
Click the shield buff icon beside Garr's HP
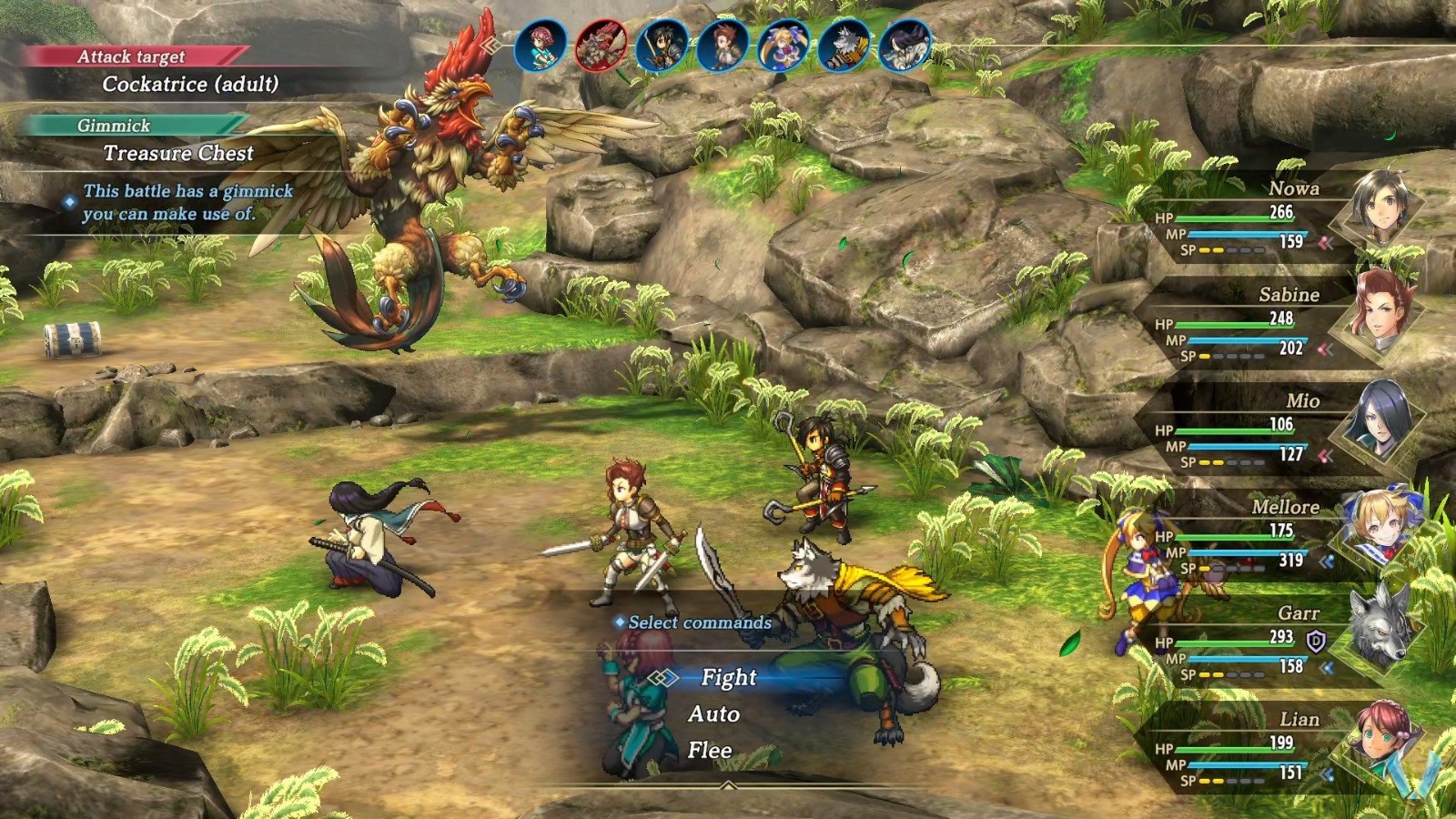pyautogui.click(x=1316, y=641)
